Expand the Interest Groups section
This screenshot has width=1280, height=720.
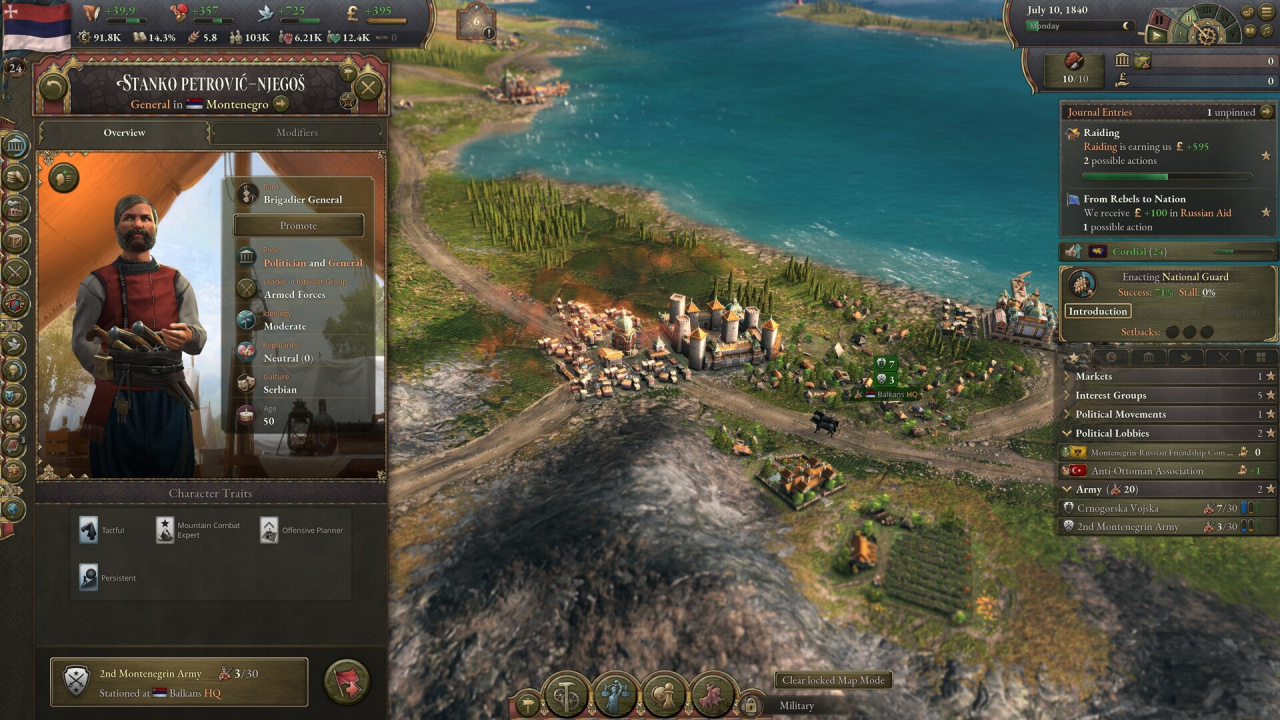pos(1110,396)
